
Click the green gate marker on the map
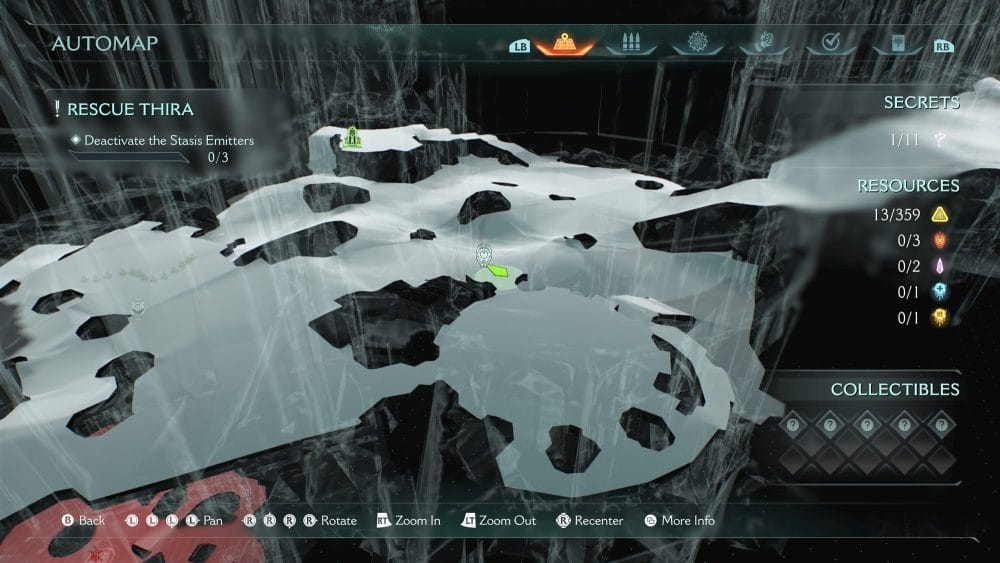coord(352,139)
